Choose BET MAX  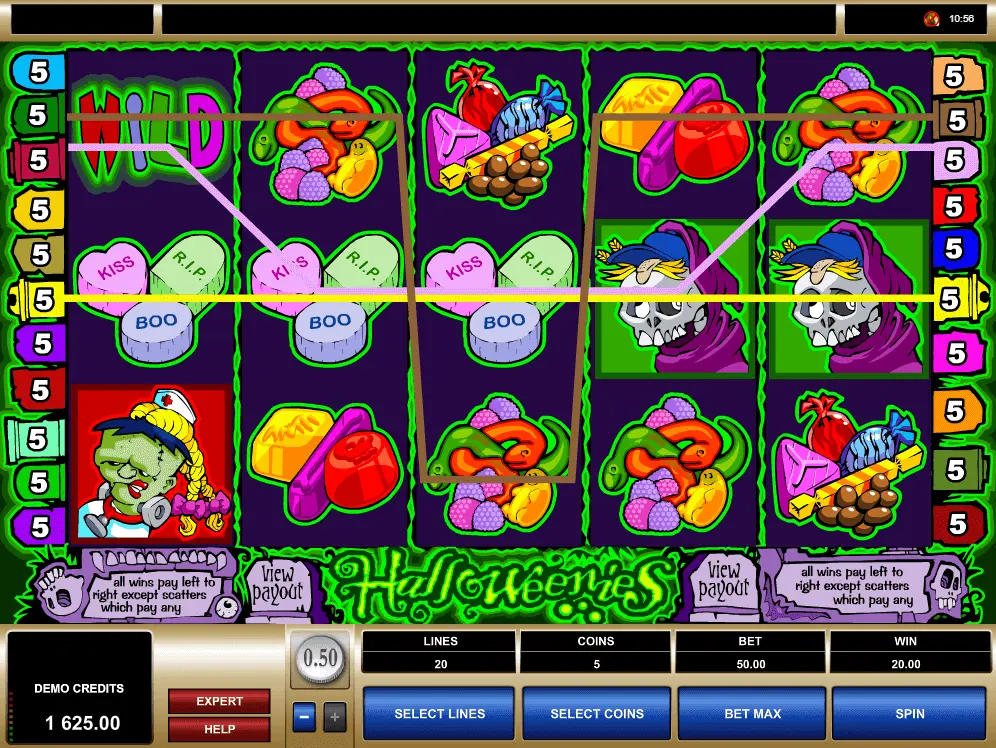pyautogui.click(x=752, y=713)
